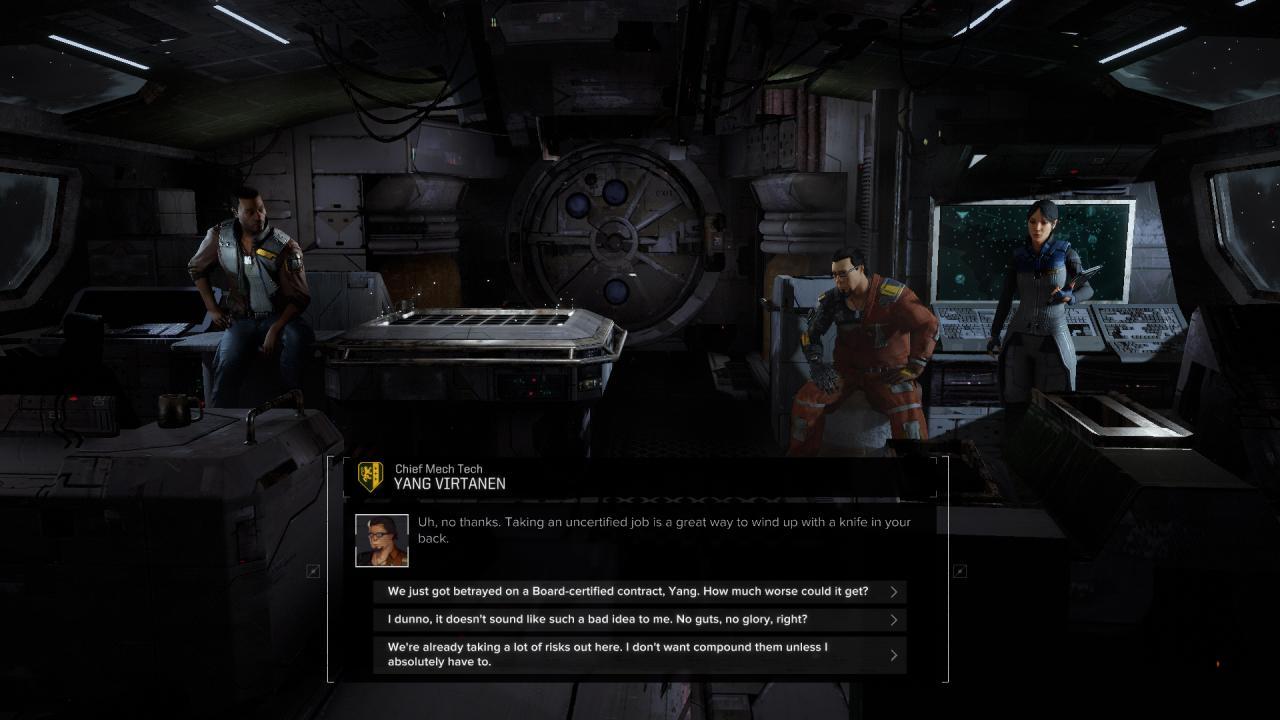Expand the chevron on the third response option
The image size is (1280, 720).
click(893, 653)
